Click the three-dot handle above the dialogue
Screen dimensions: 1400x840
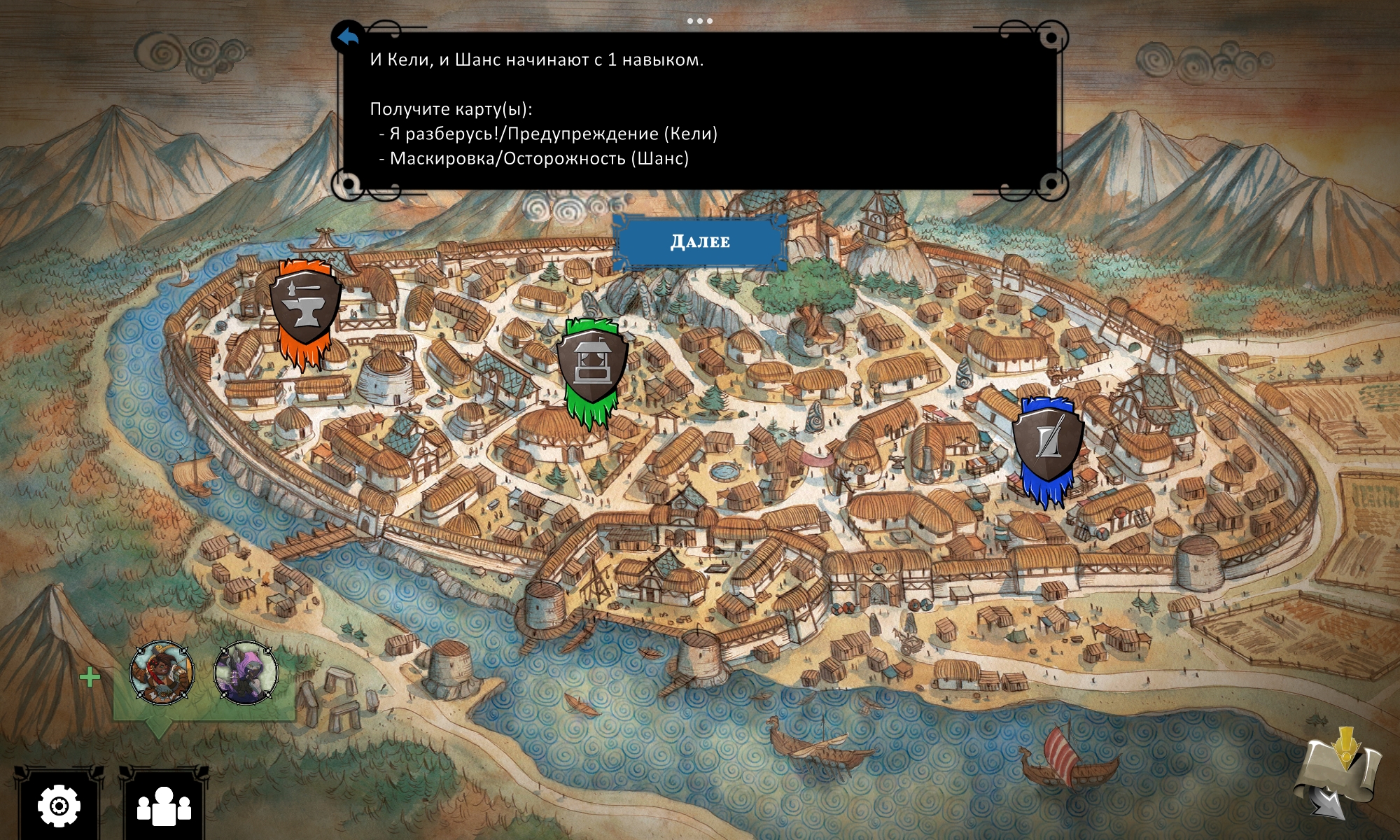pyautogui.click(x=700, y=21)
